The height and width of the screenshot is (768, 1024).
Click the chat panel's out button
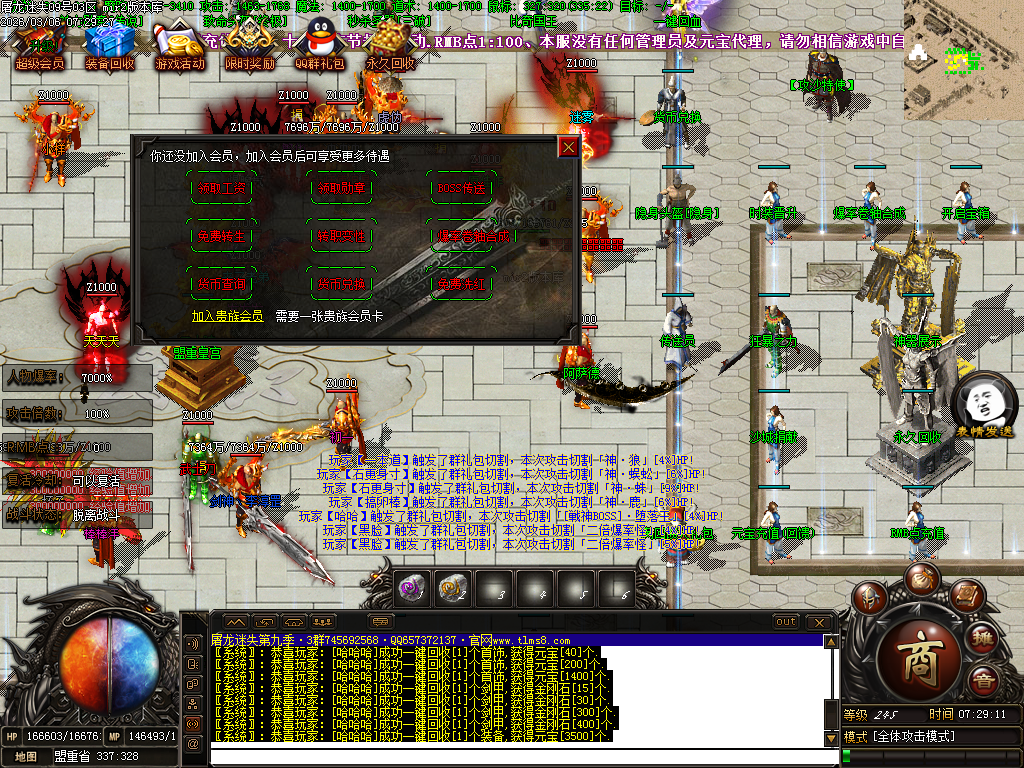(787, 622)
